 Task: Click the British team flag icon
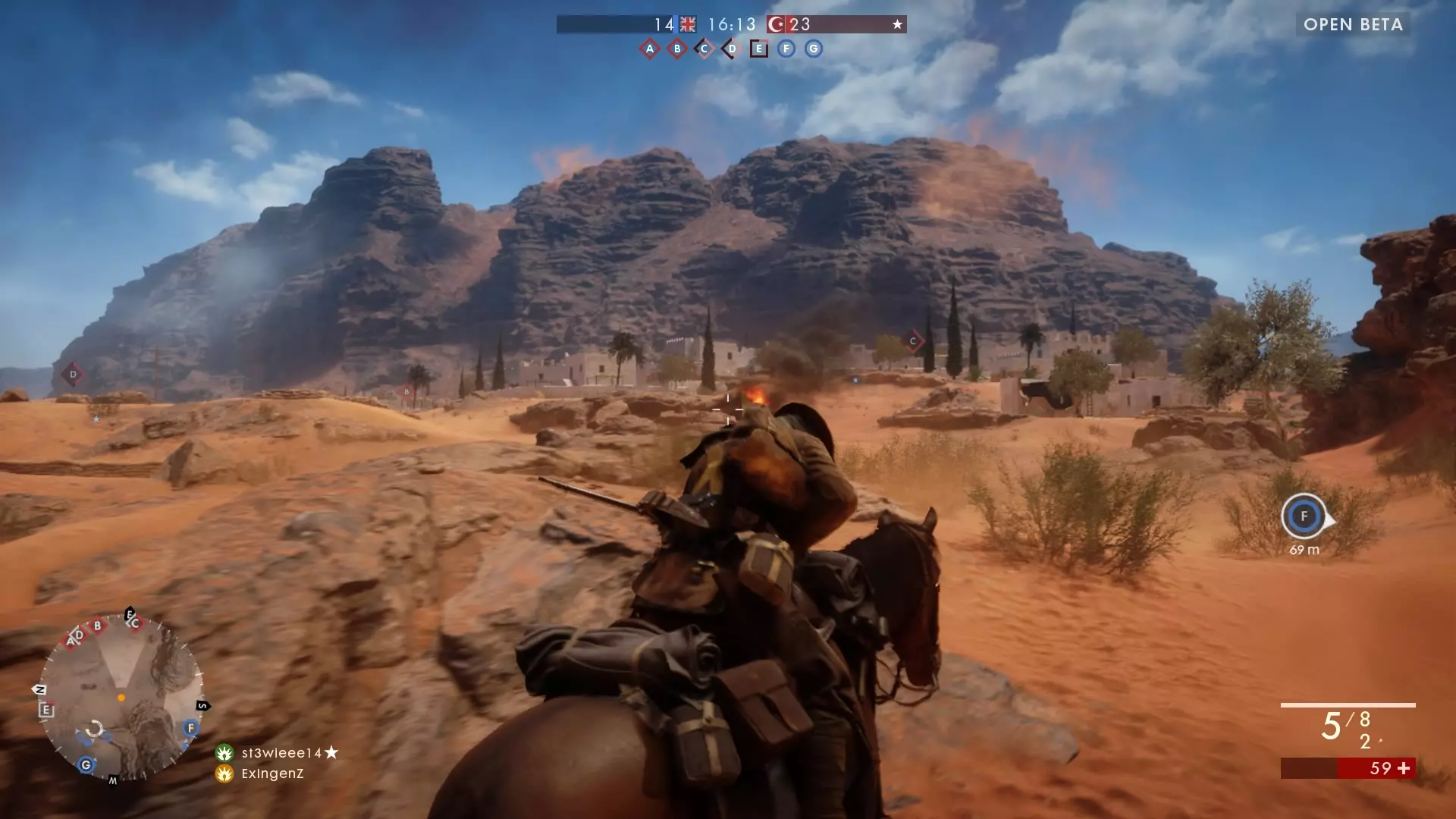(688, 24)
